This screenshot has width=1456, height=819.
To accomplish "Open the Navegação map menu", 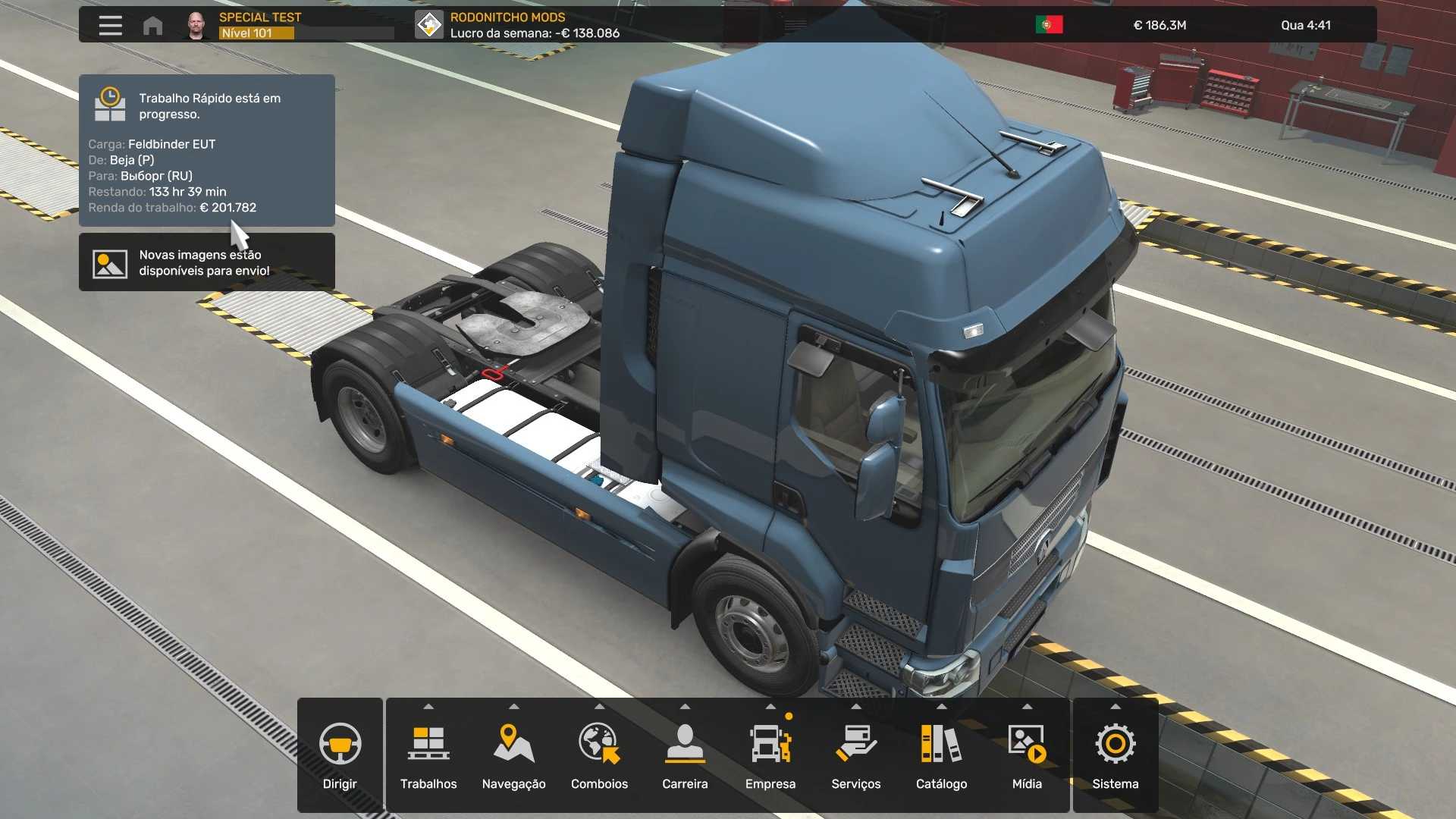I will click(x=514, y=755).
